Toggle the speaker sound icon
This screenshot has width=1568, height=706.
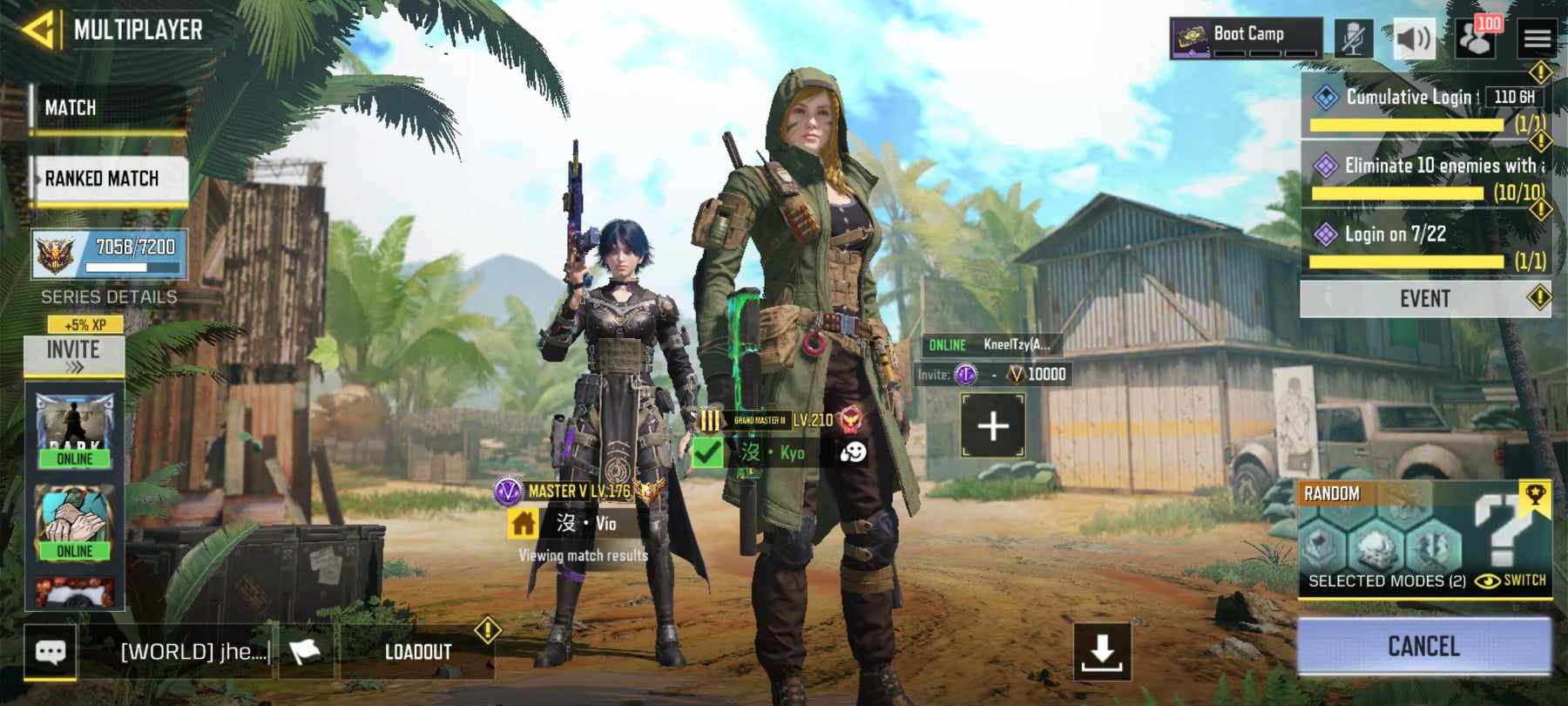pos(1414,39)
